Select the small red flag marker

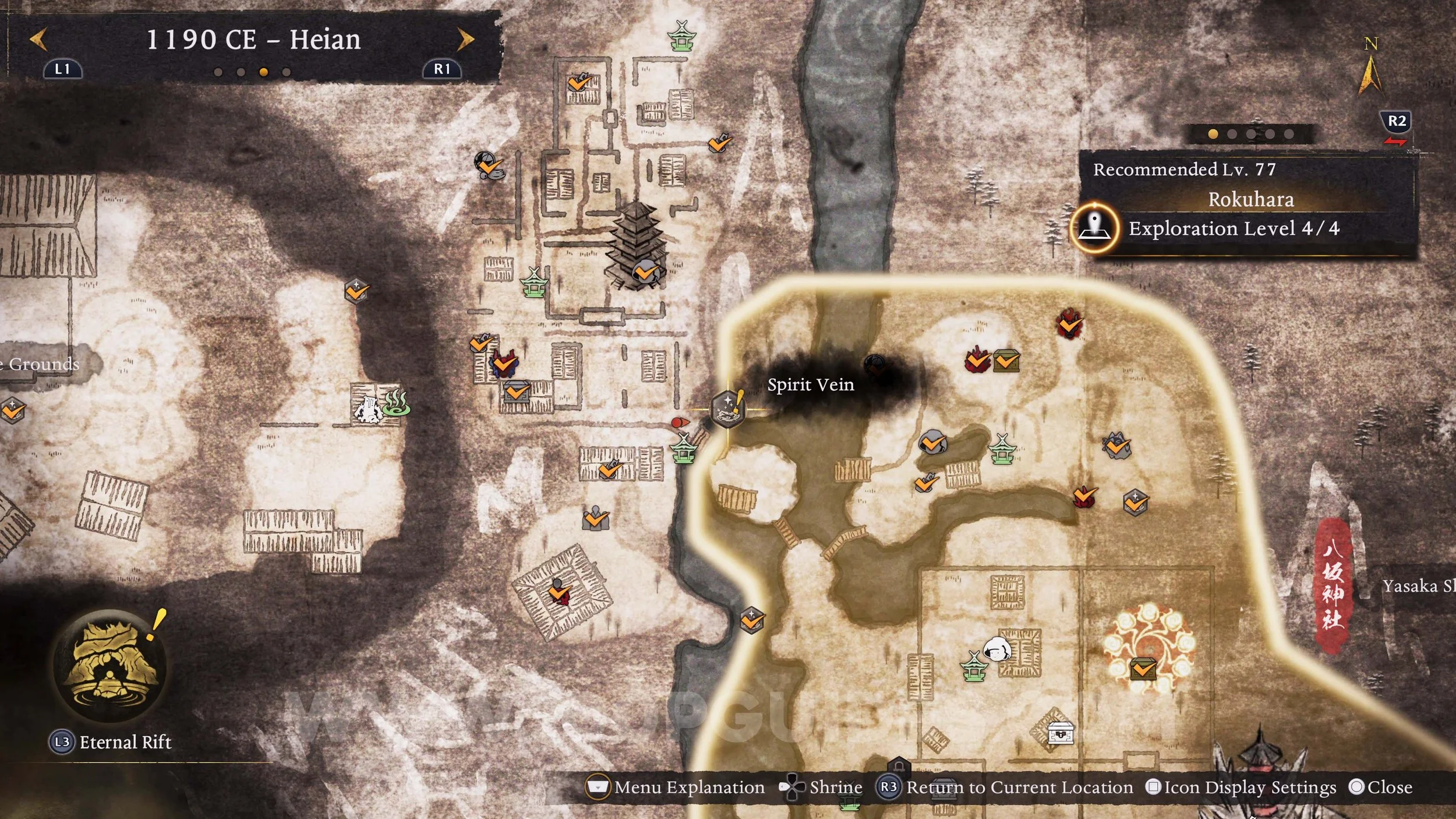pos(678,422)
